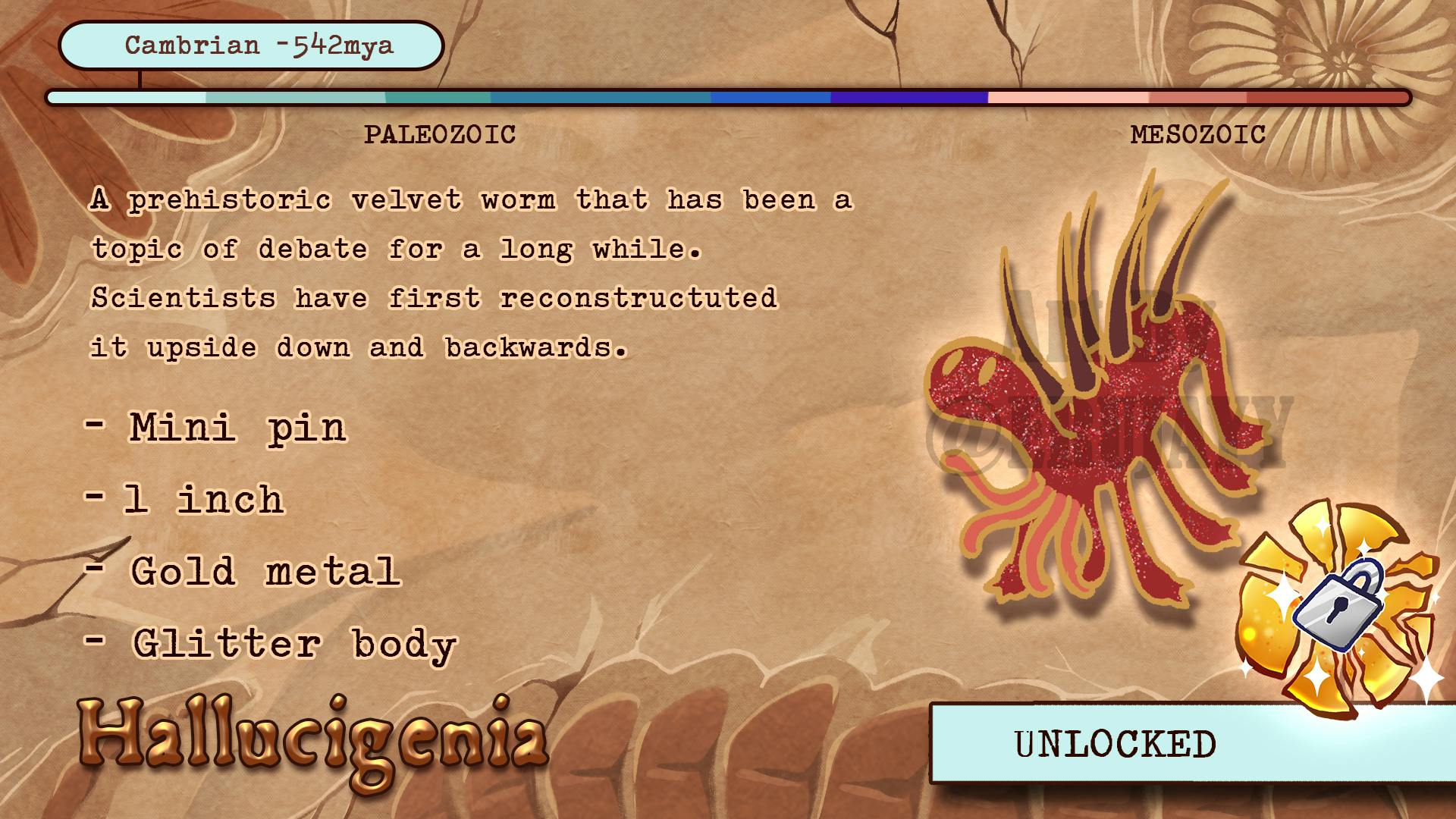The image size is (1456, 819).
Task: Select the indigo segment of the timeline
Action: [x=908, y=98]
